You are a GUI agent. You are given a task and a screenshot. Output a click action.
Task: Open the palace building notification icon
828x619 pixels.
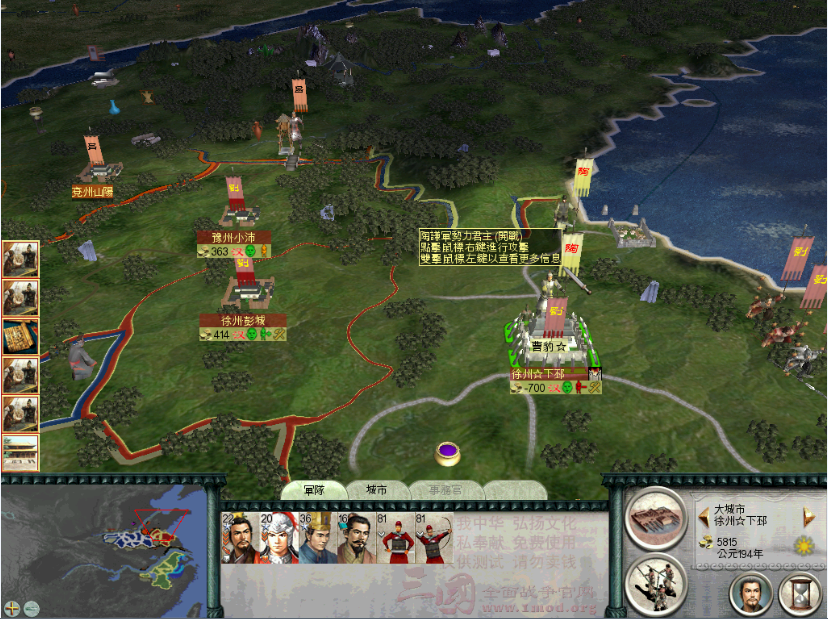20,452
